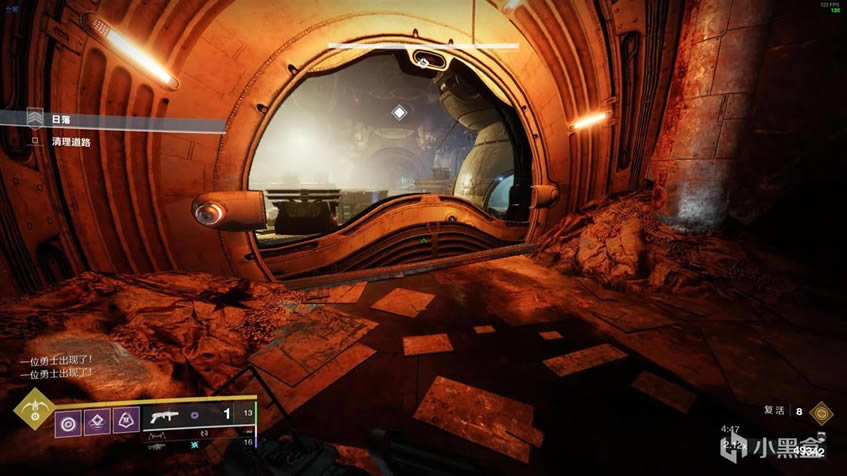Select the white diamond waypoint marker
Viewport: 847px width, 476px height.
(x=399, y=113)
